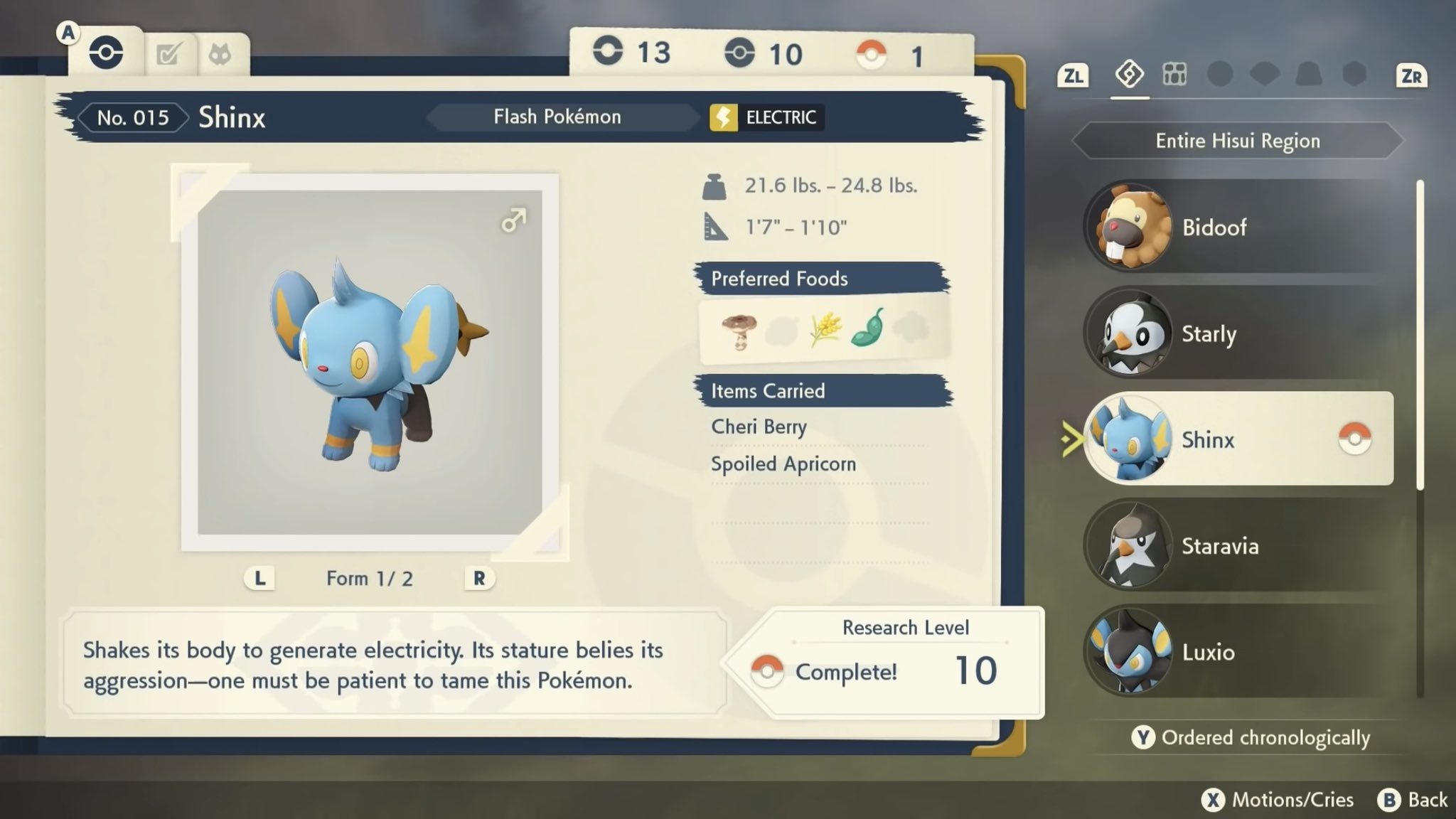Select the Pokédex info tab with the Pokéball icon

(x=105, y=50)
